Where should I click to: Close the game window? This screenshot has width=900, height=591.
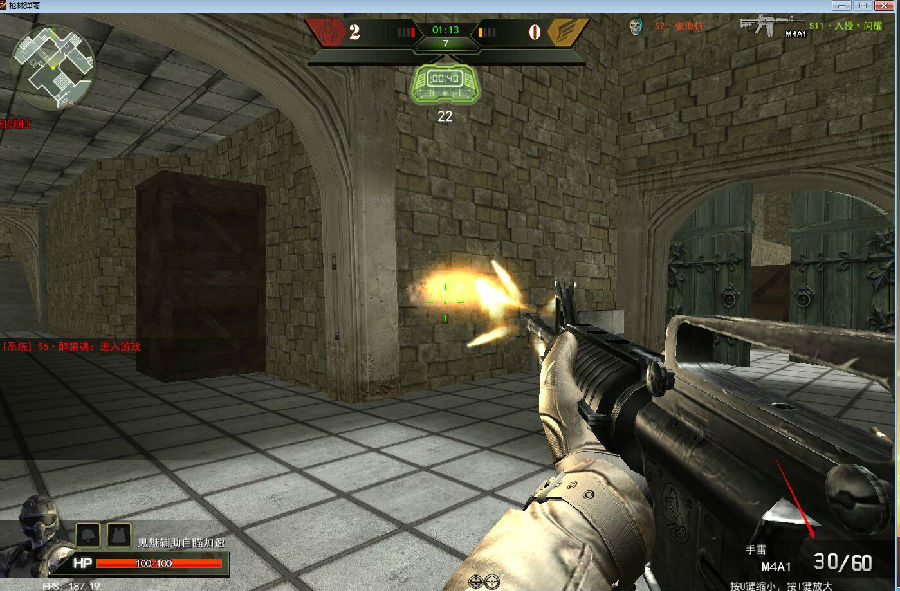tap(886, 5)
